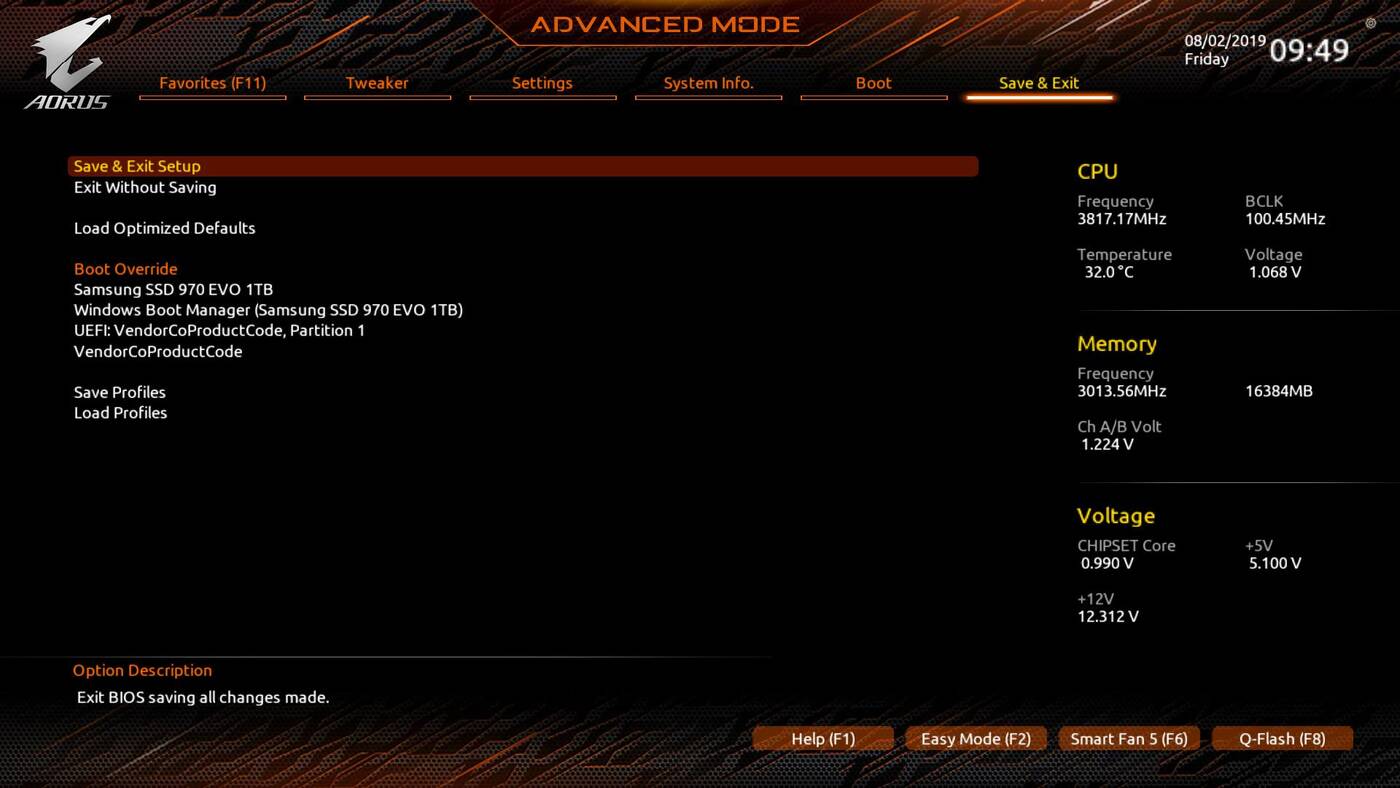Choose Save & Exit Setup
This screenshot has width=1400, height=788.
(x=137, y=166)
